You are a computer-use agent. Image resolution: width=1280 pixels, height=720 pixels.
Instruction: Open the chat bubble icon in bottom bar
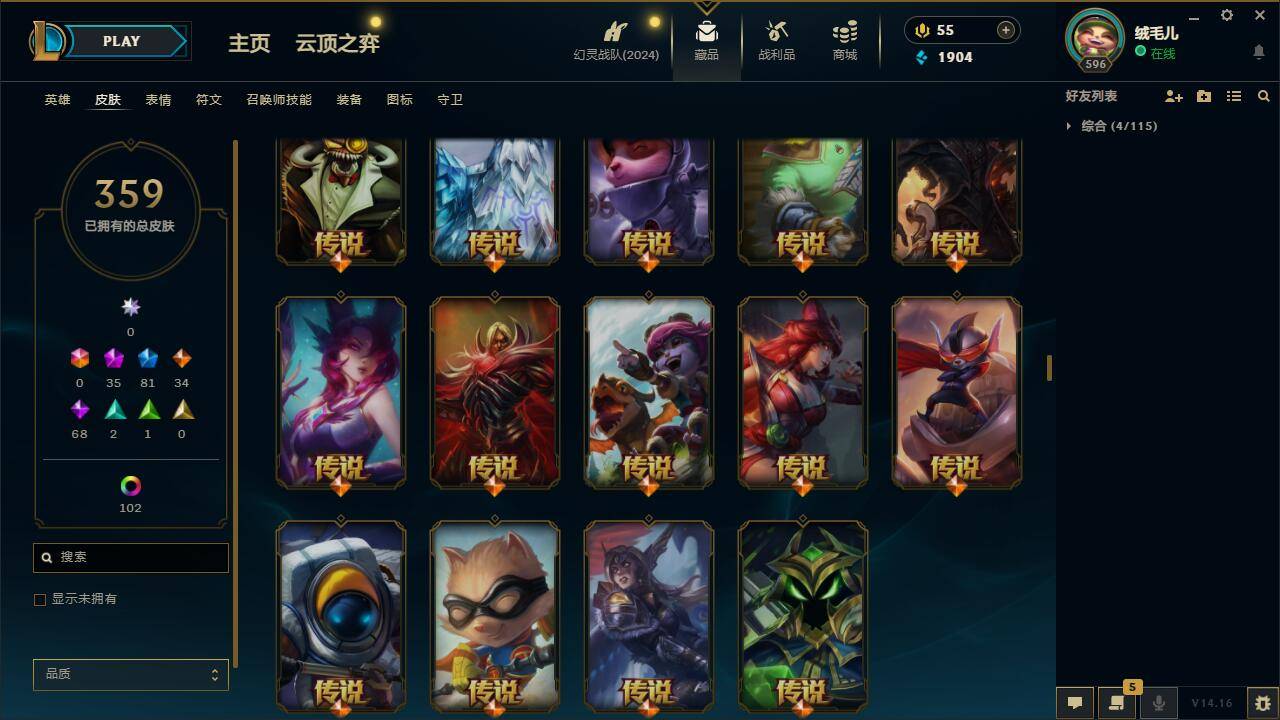pyautogui.click(x=1074, y=703)
